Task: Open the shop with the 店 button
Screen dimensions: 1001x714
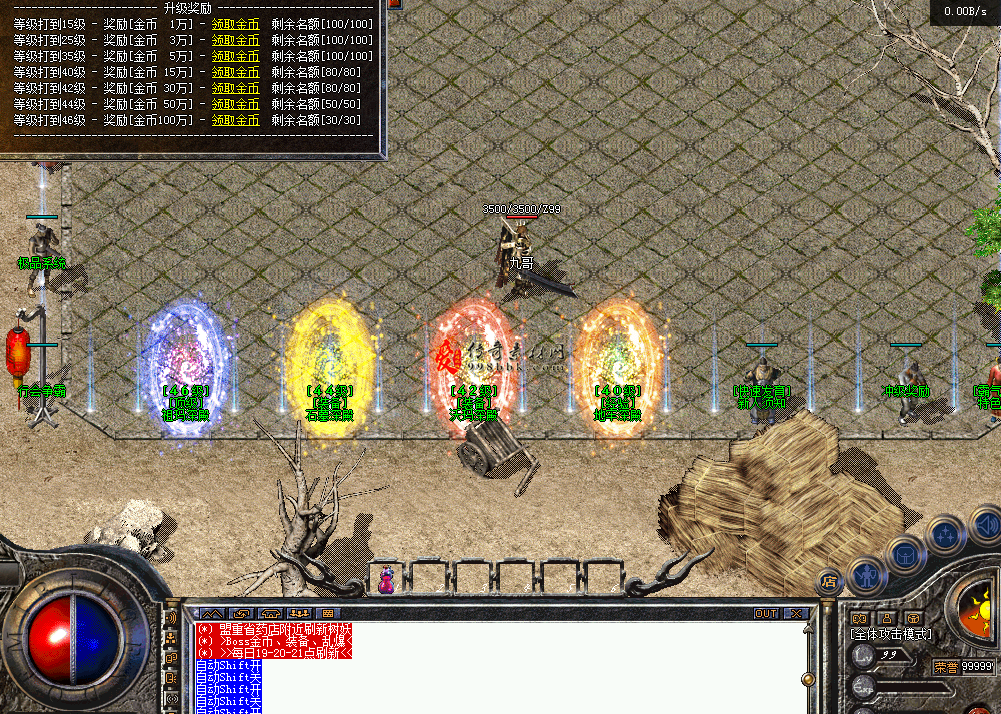Action: [x=828, y=581]
